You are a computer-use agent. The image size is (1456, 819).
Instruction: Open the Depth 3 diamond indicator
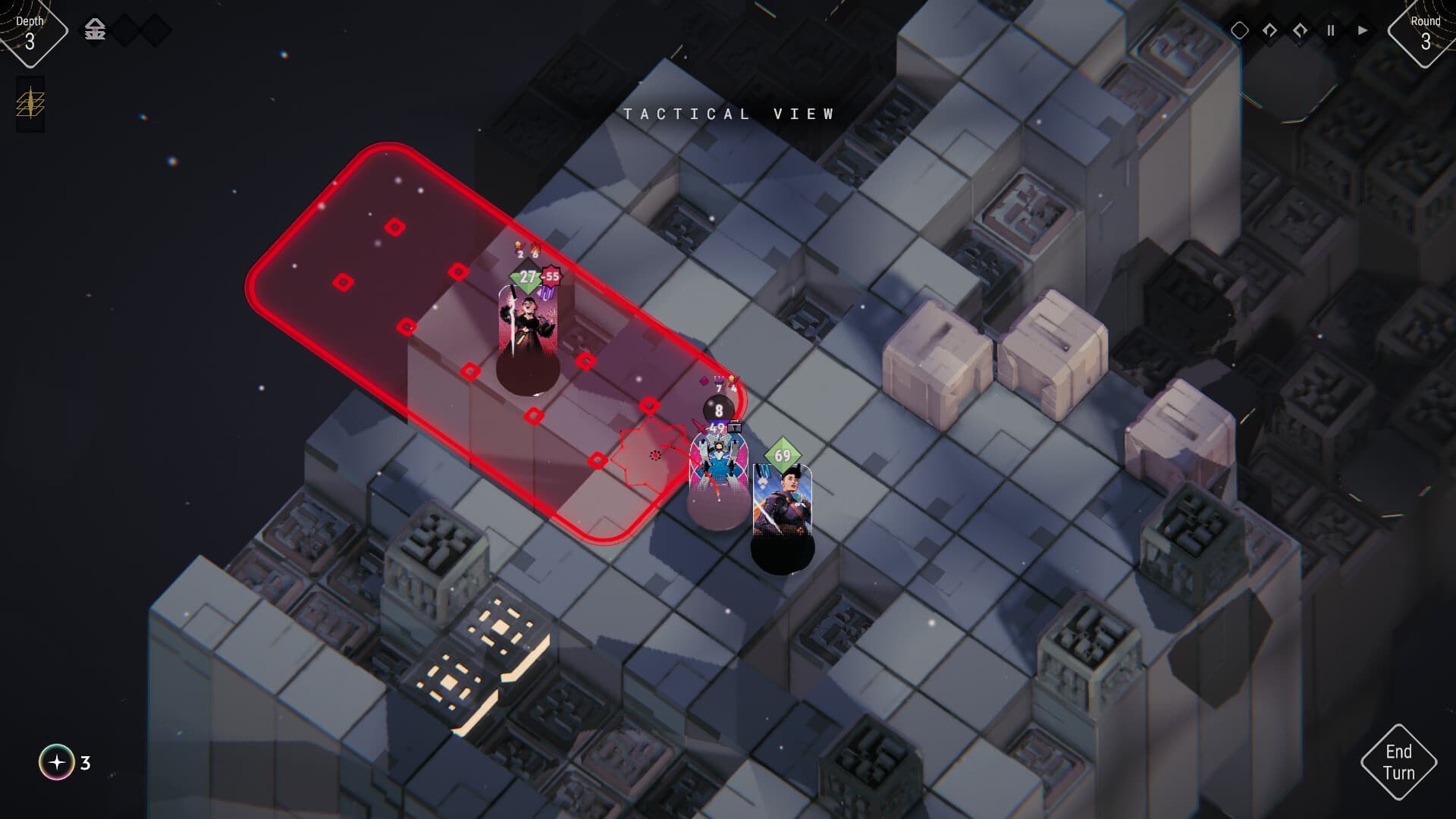tap(30, 29)
